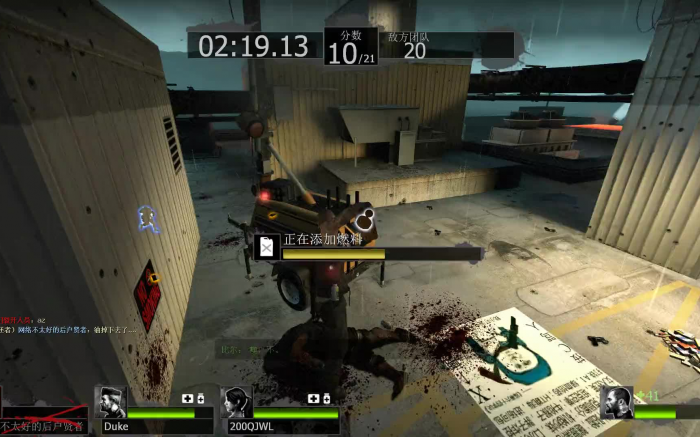Click 200QJWL's first aid kit icon
Screen dimensions: 700x437
(313, 399)
